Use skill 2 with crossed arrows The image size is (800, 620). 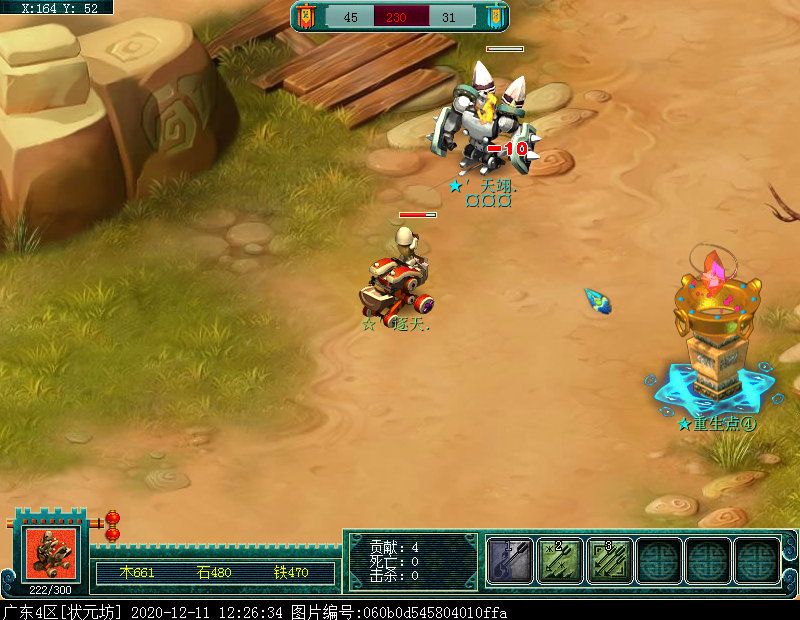click(560, 560)
